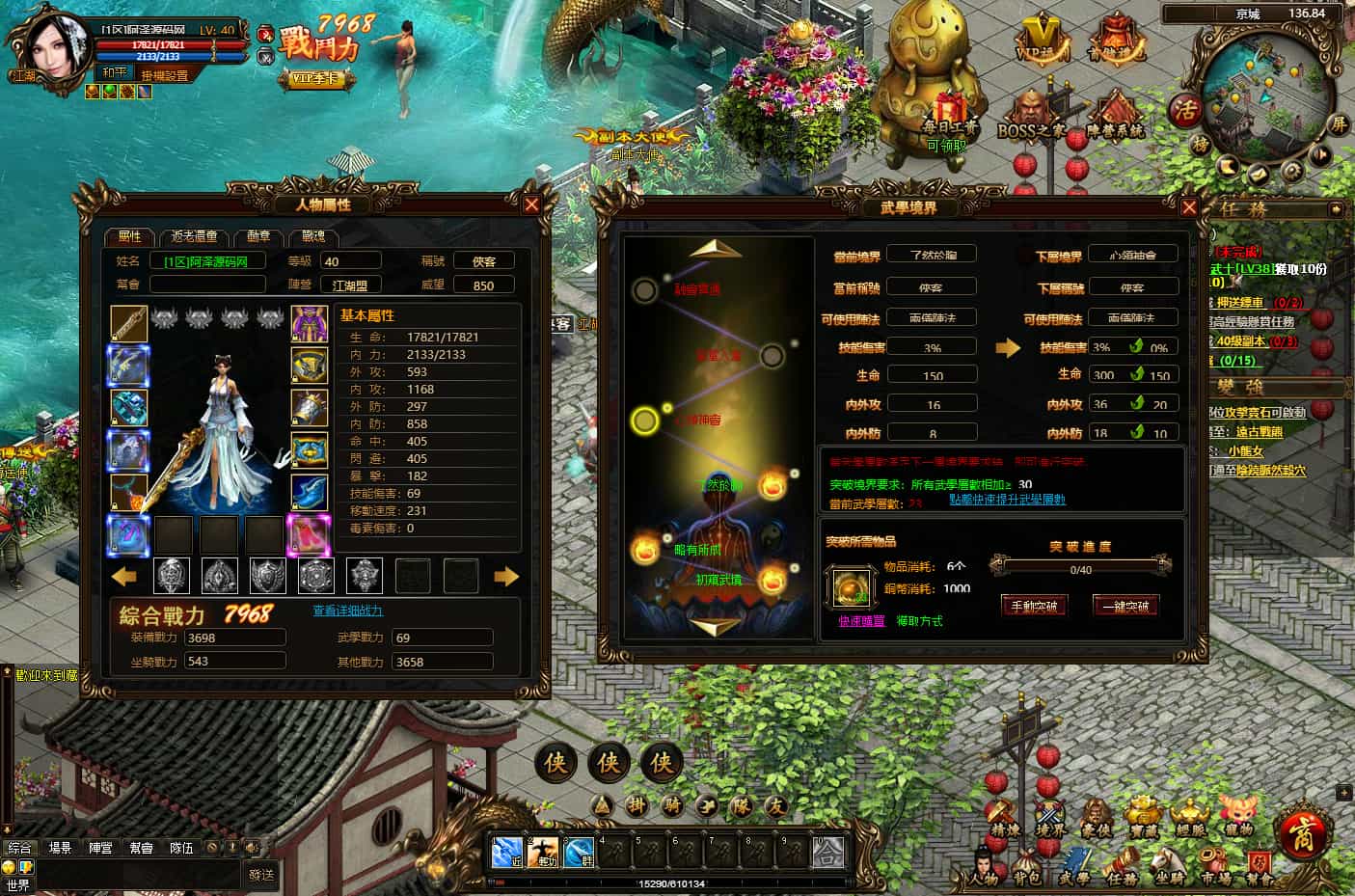This screenshot has height=896, width=1355.
Task: Click the 手動突破 manual breakthrough button
Action: pos(1034,606)
